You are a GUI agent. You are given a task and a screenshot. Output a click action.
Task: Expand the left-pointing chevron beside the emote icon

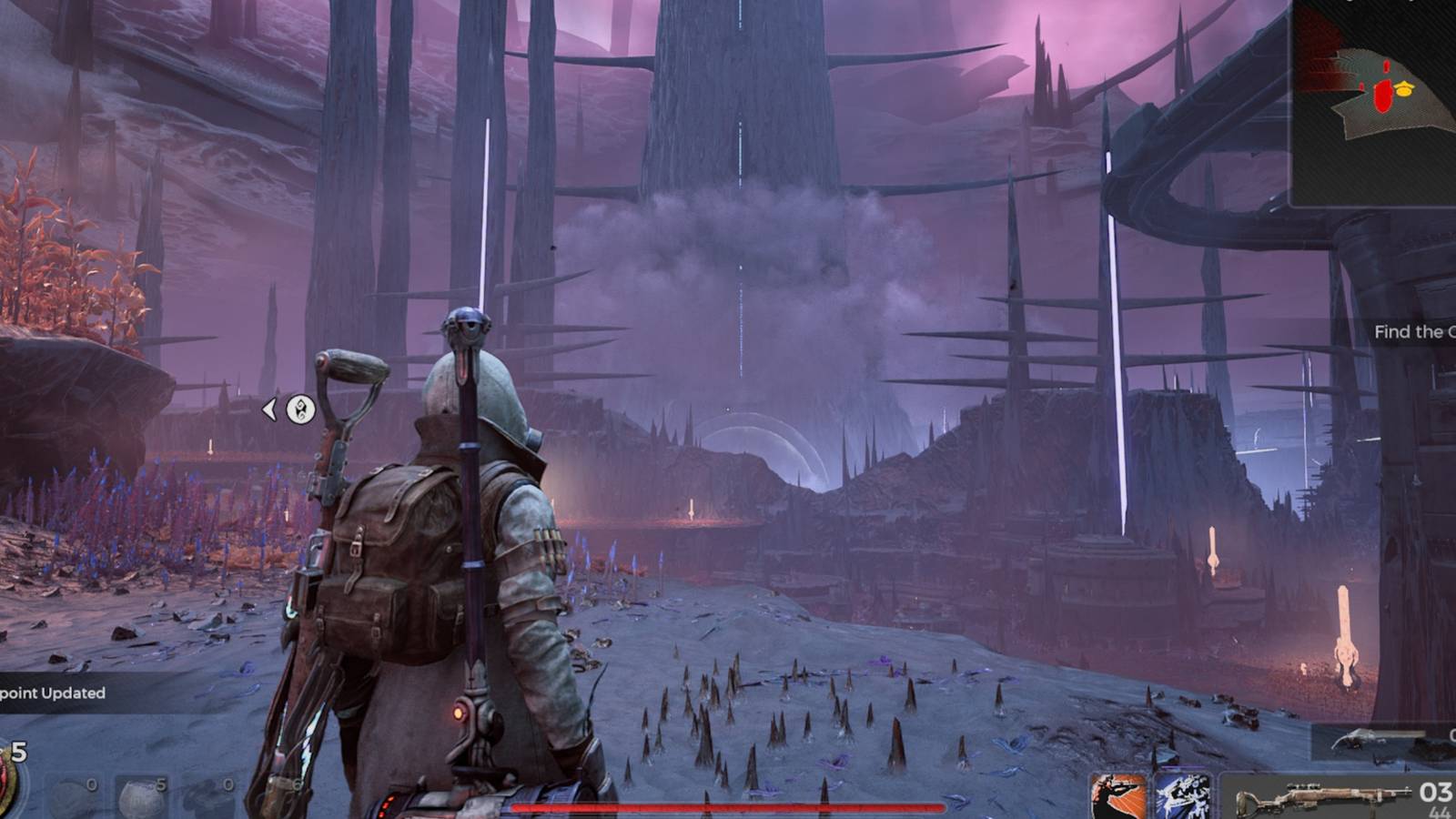tap(270, 409)
